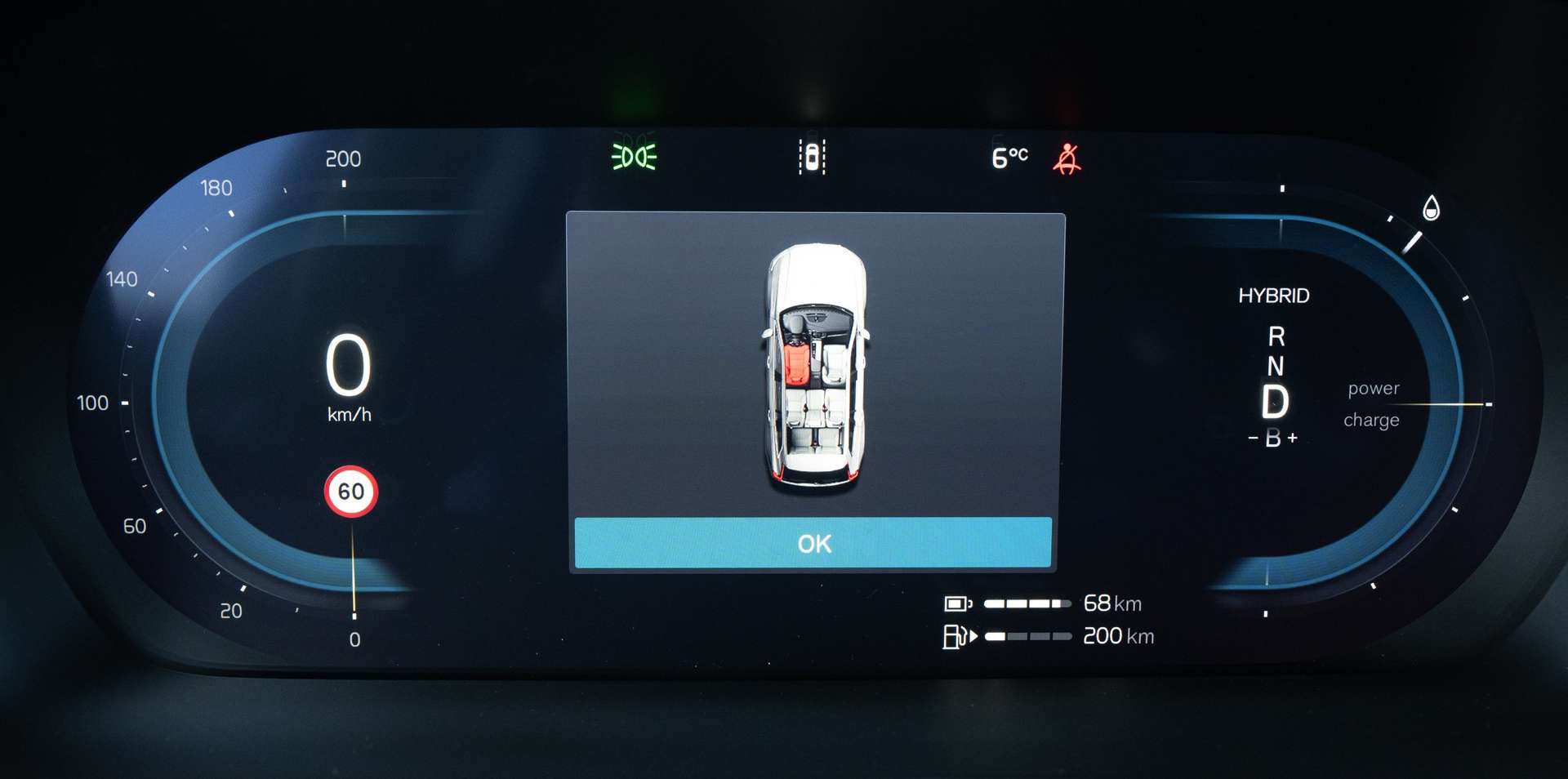Toggle the HYBRID drive mode label
This screenshot has width=1568, height=779.
point(1274,296)
